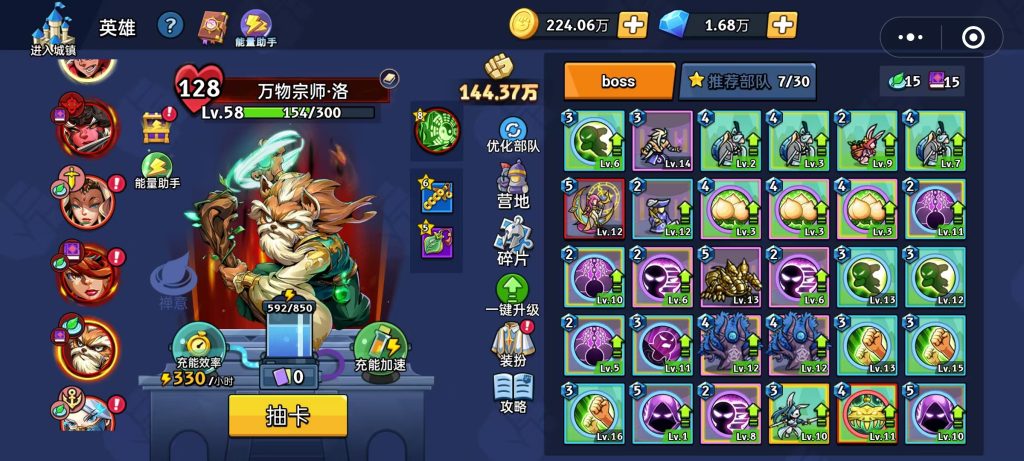
Task: Switch to the boss team tab
Action: 619,81
